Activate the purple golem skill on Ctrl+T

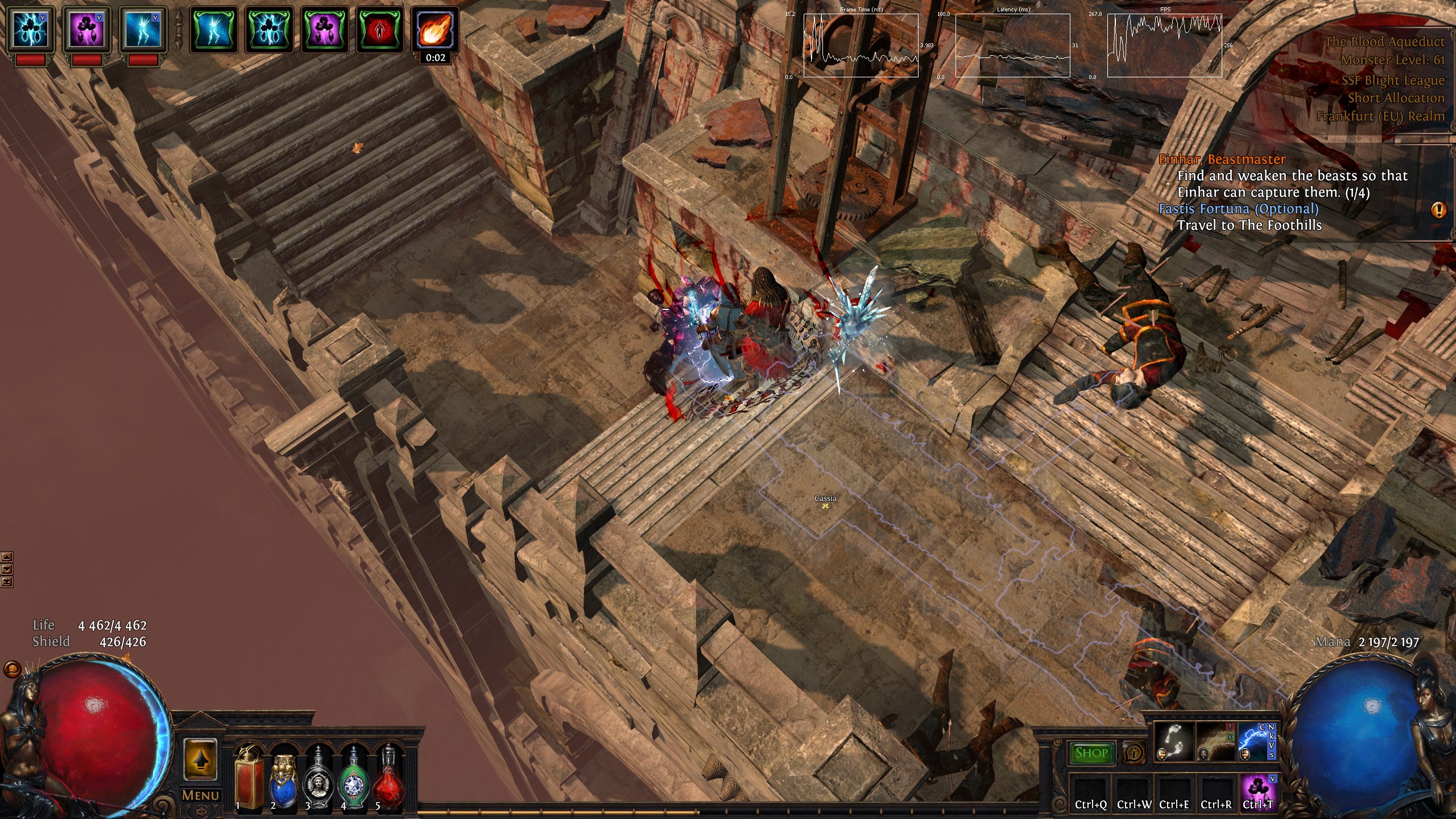coord(1258,788)
